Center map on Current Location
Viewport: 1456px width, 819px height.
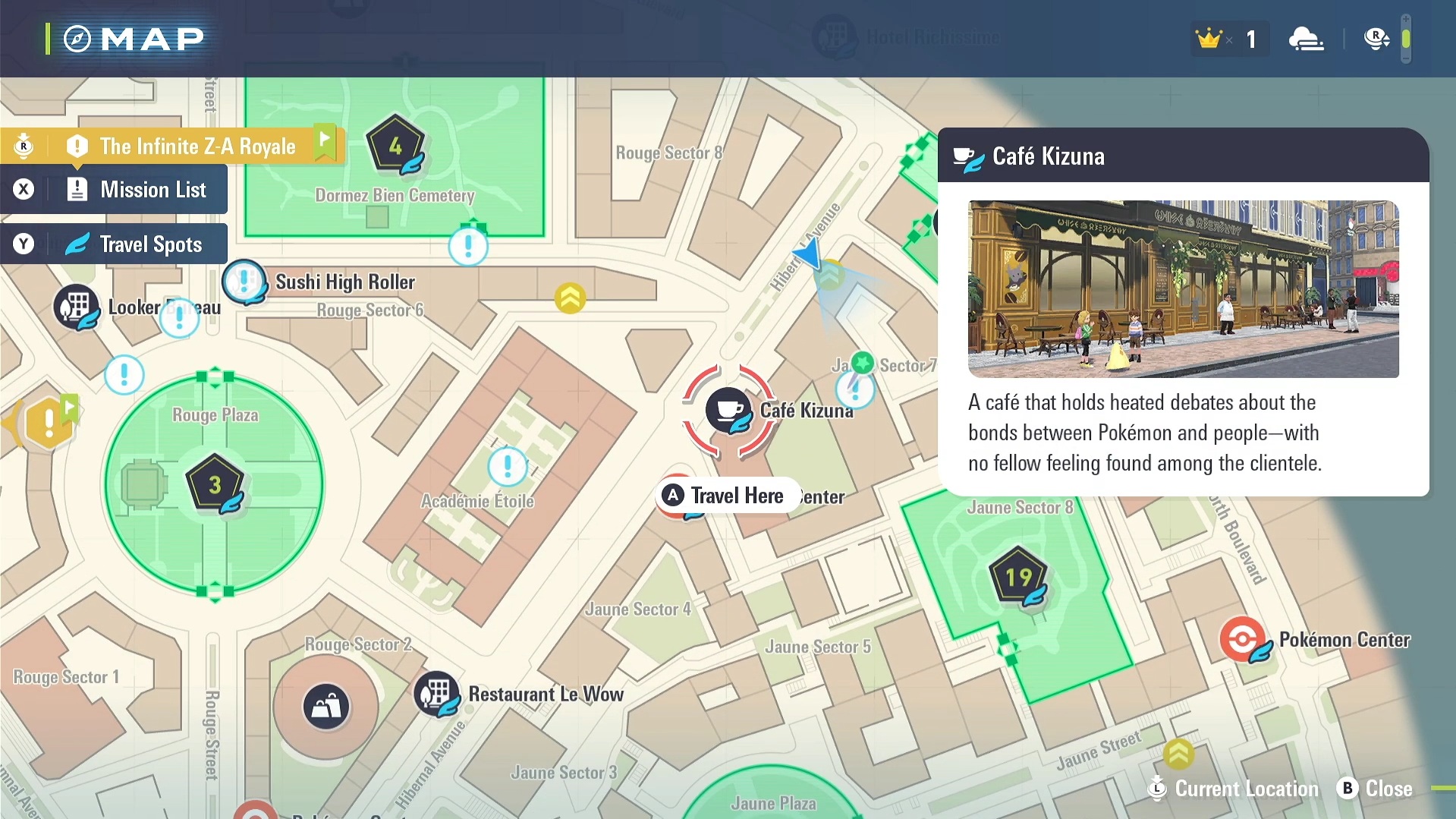1235,789
